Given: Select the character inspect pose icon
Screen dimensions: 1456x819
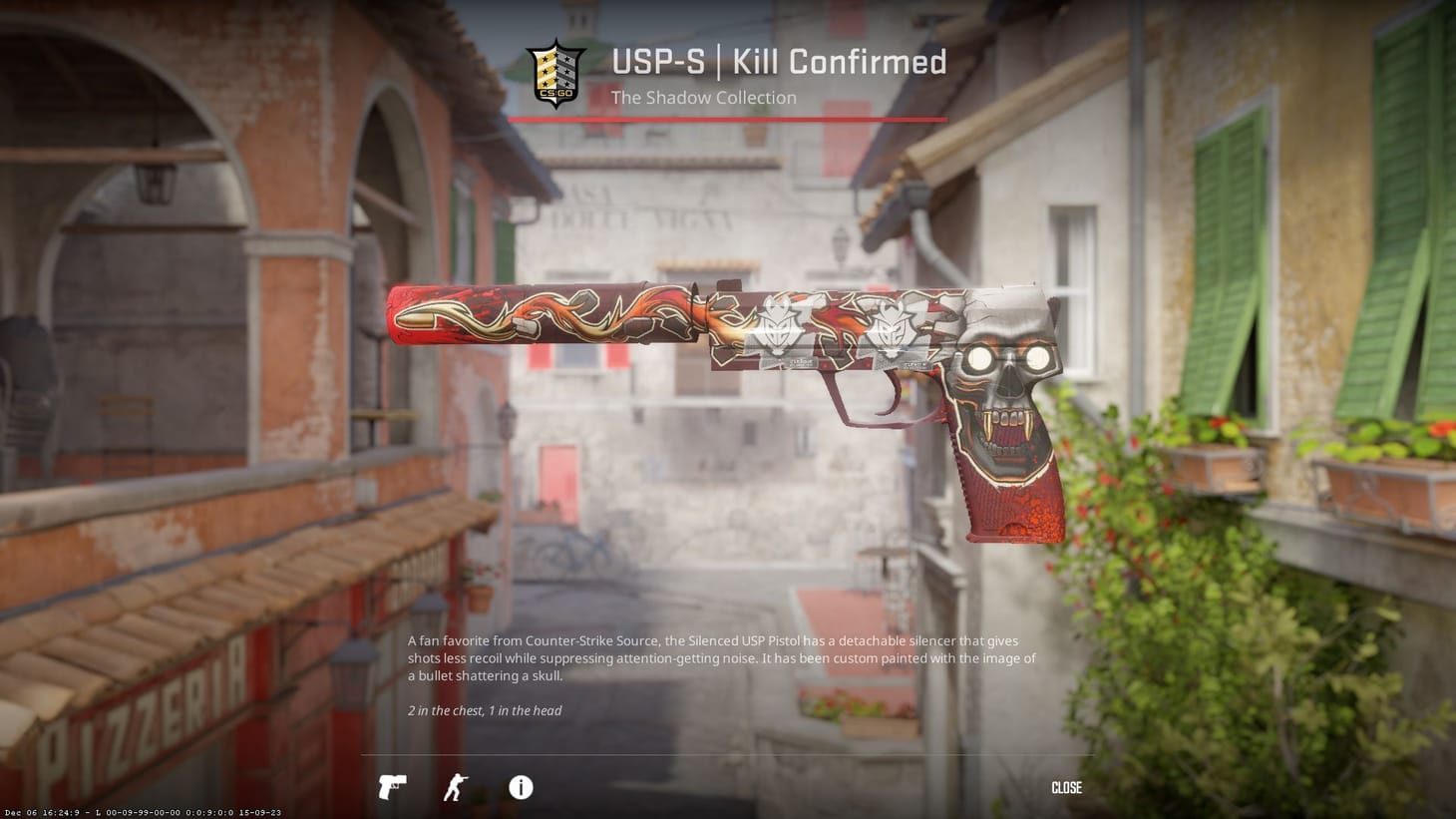Looking at the screenshot, I should (456, 787).
